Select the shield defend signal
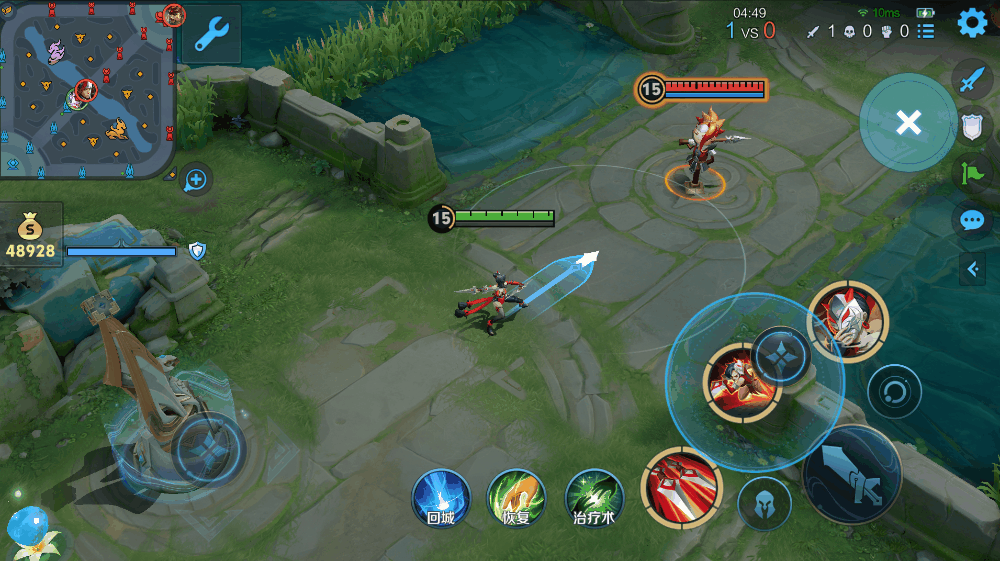This screenshot has height=561, width=1000. [972, 127]
